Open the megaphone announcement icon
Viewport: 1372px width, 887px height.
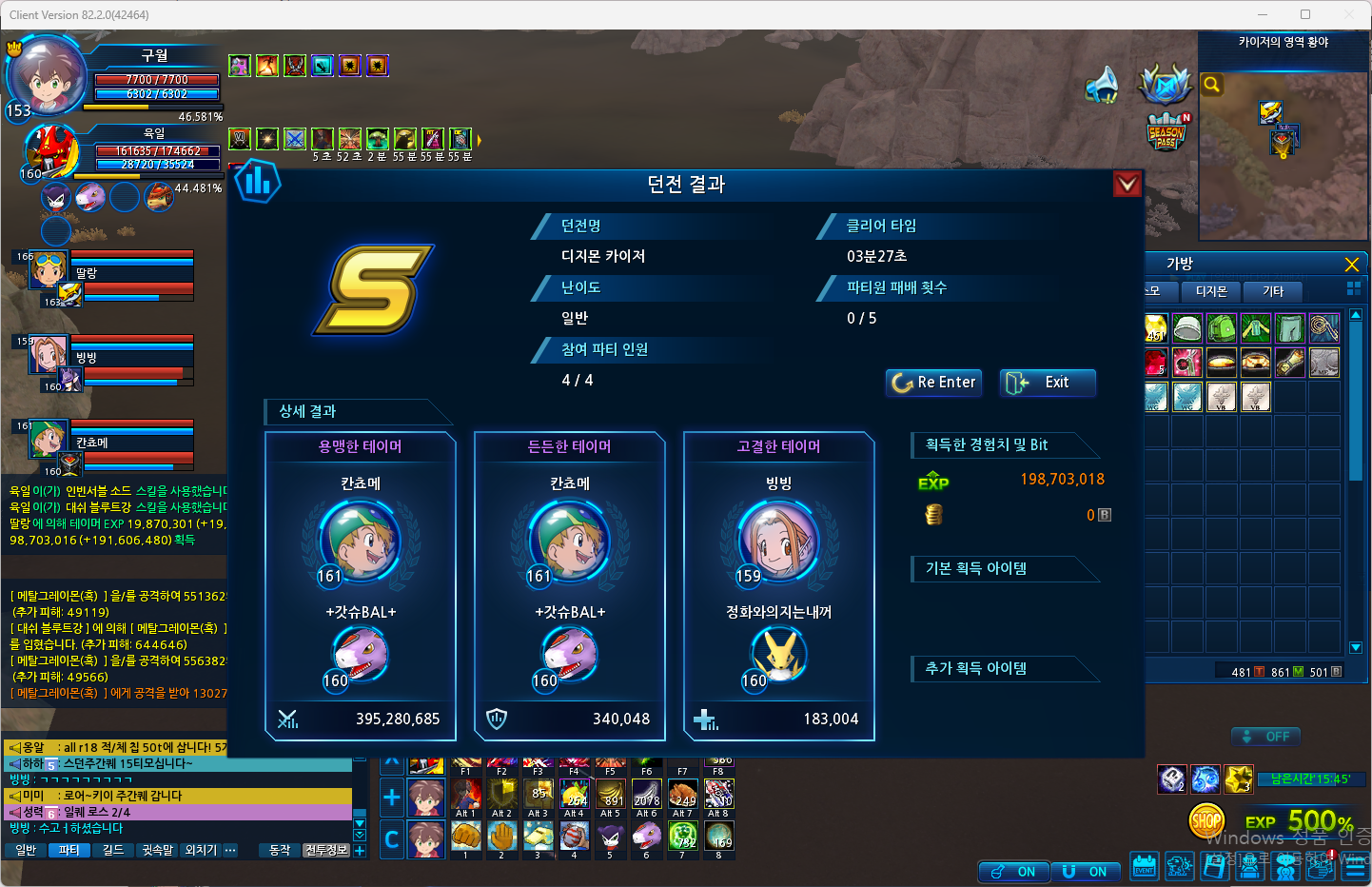coord(1103,85)
